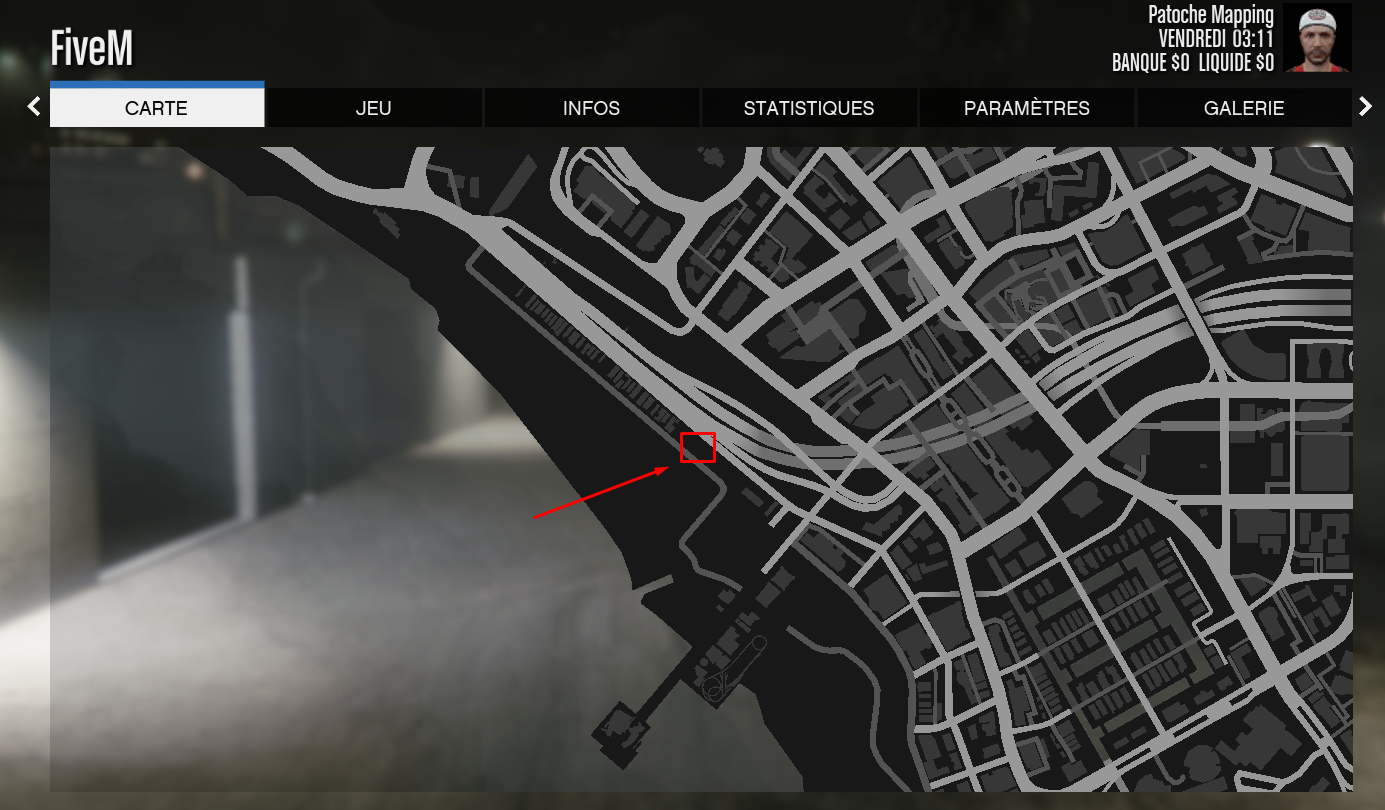Switch to the CARTE tab
Image resolution: width=1385 pixels, height=810 pixels.
pos(157,107)
